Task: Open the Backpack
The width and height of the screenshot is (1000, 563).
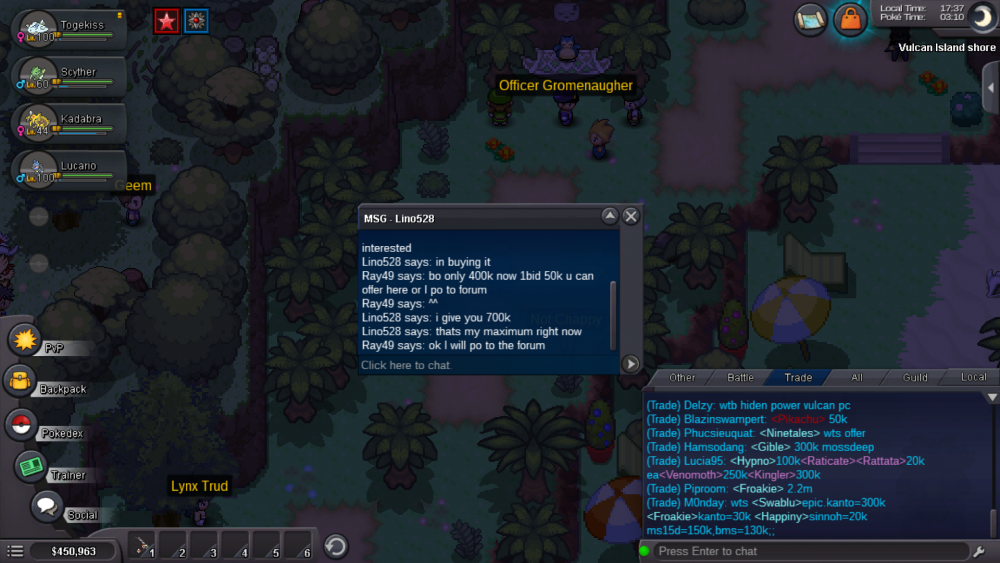Action: pos(21,381)
